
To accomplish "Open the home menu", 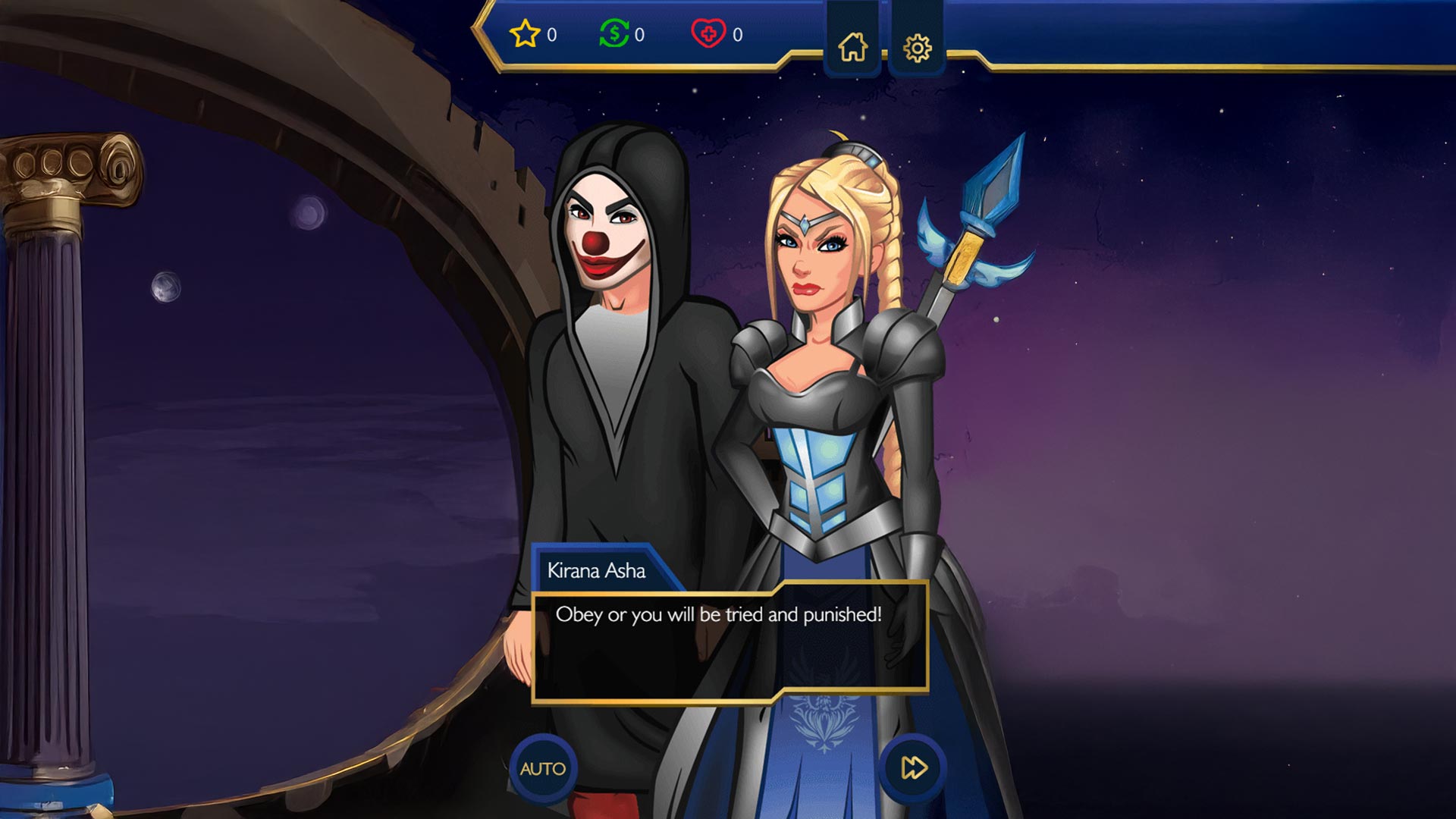I will coord(852,47).
